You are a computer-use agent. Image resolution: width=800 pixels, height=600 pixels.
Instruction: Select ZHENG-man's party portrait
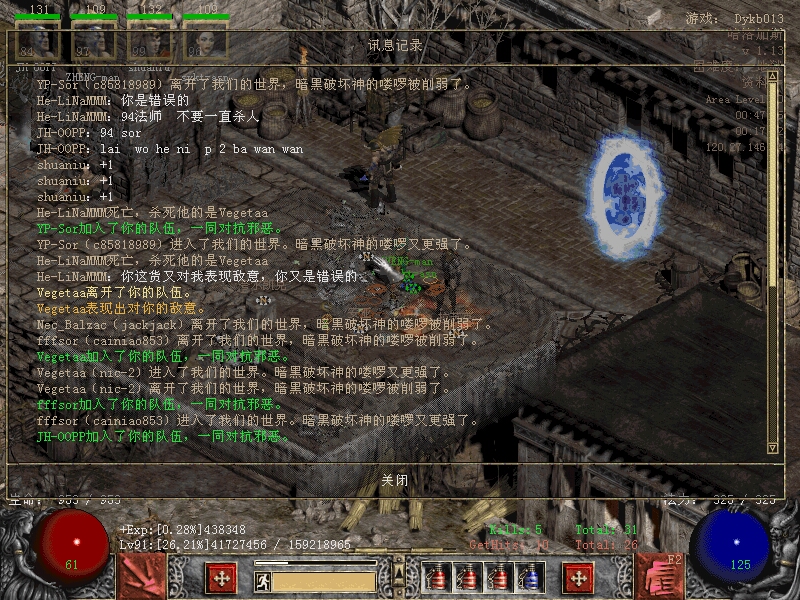click(x=93, y=43)
